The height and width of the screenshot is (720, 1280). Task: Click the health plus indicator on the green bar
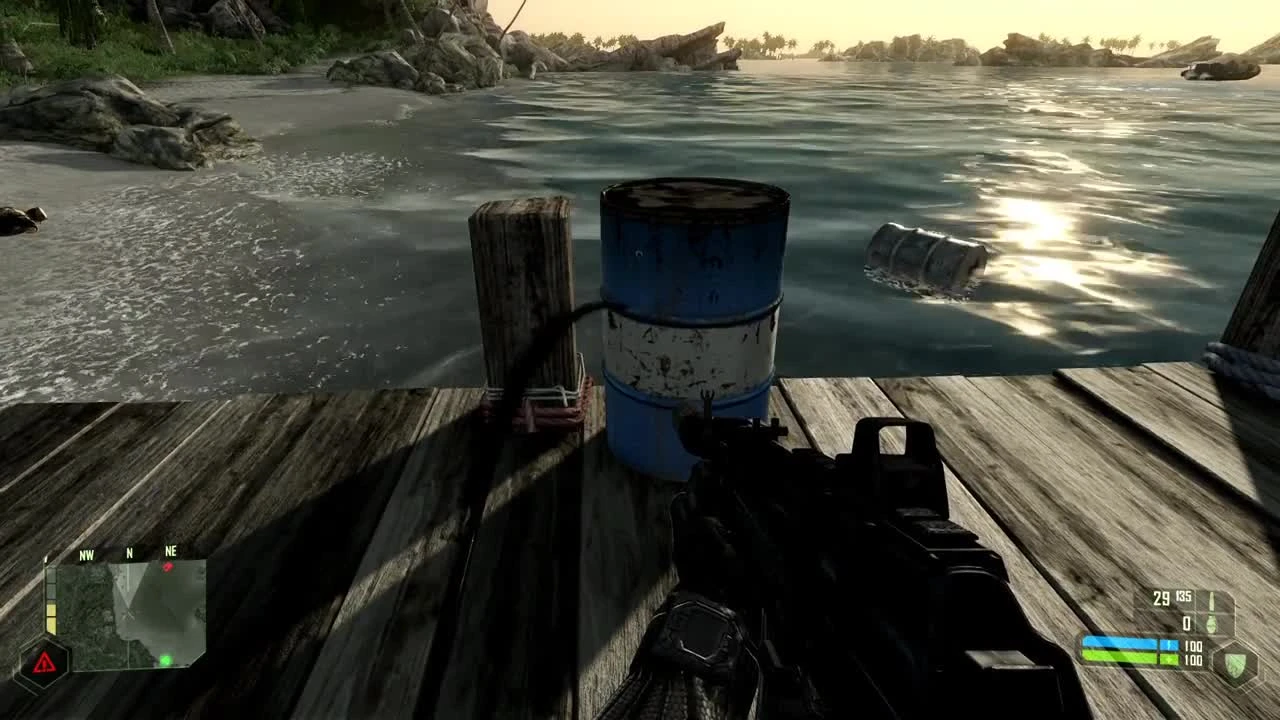(x=1169, y=660)
